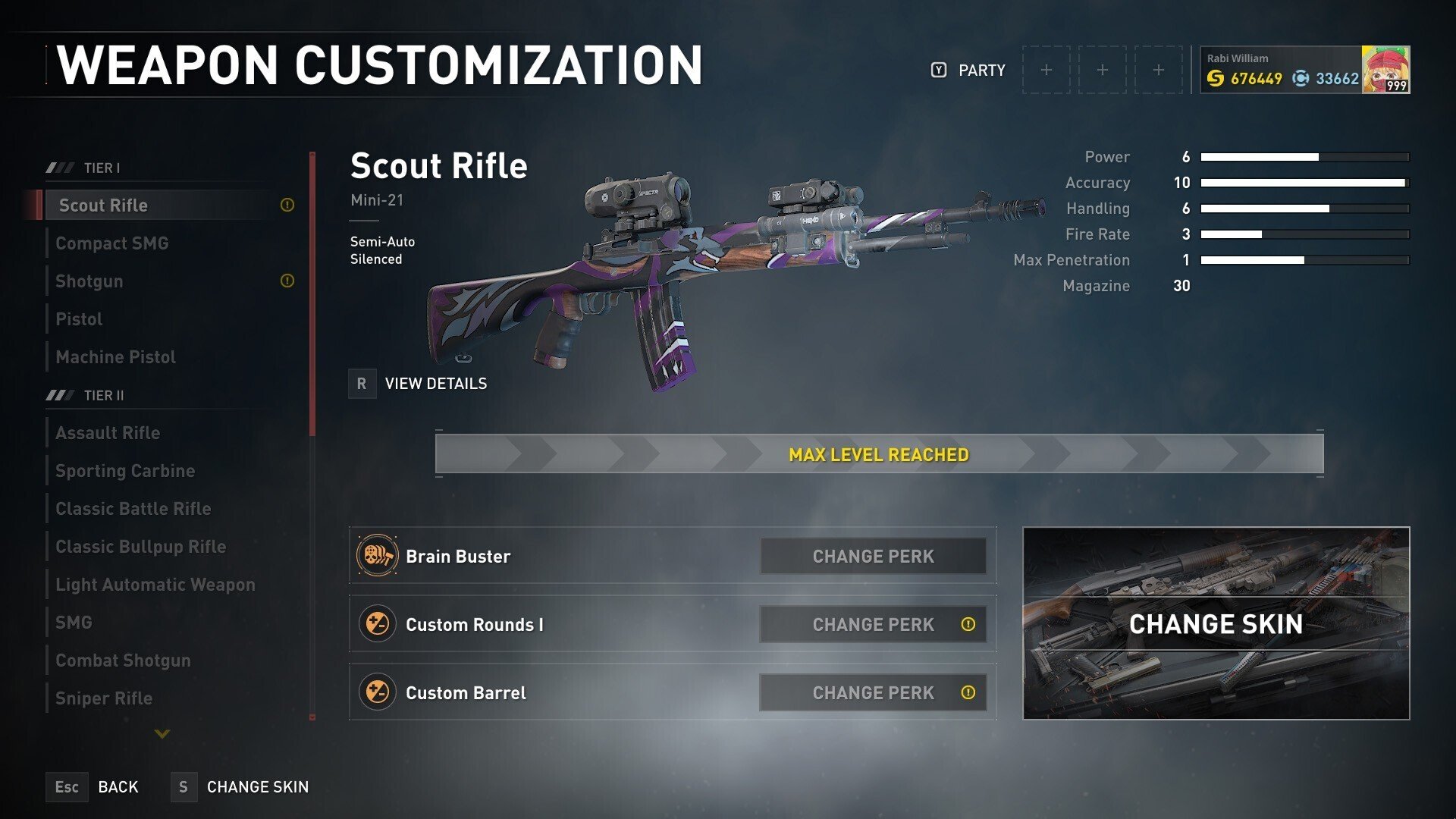This screenshot has width=1456, height=819.
Task: Select the Classic Battle Rifle
Action: 133,509
